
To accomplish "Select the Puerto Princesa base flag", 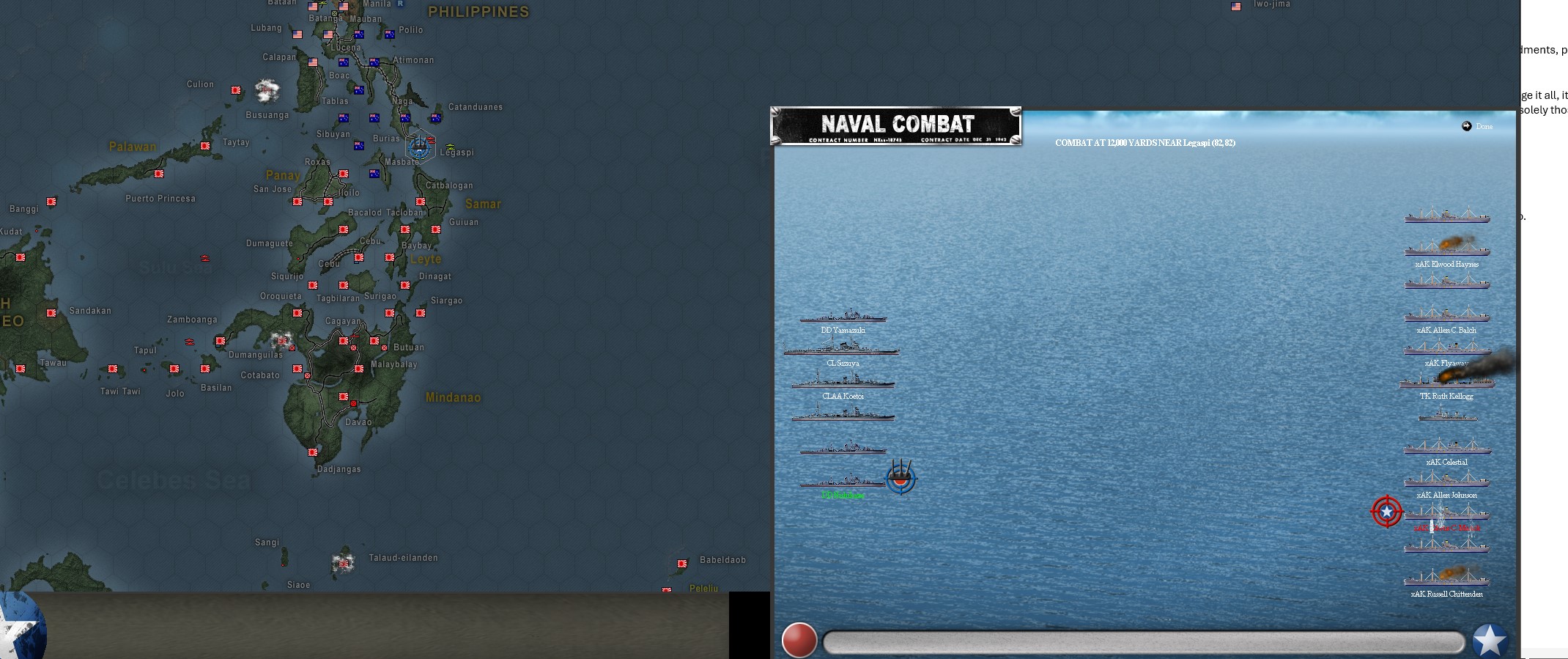I will [x=159, y=174].
